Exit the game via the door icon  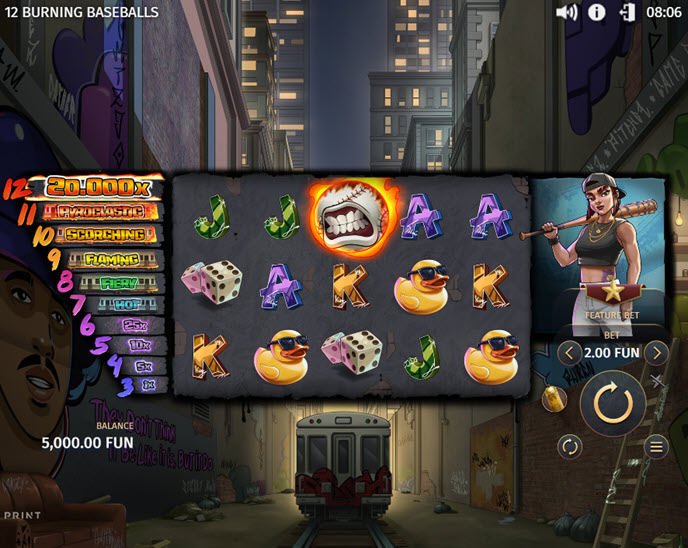627,12
